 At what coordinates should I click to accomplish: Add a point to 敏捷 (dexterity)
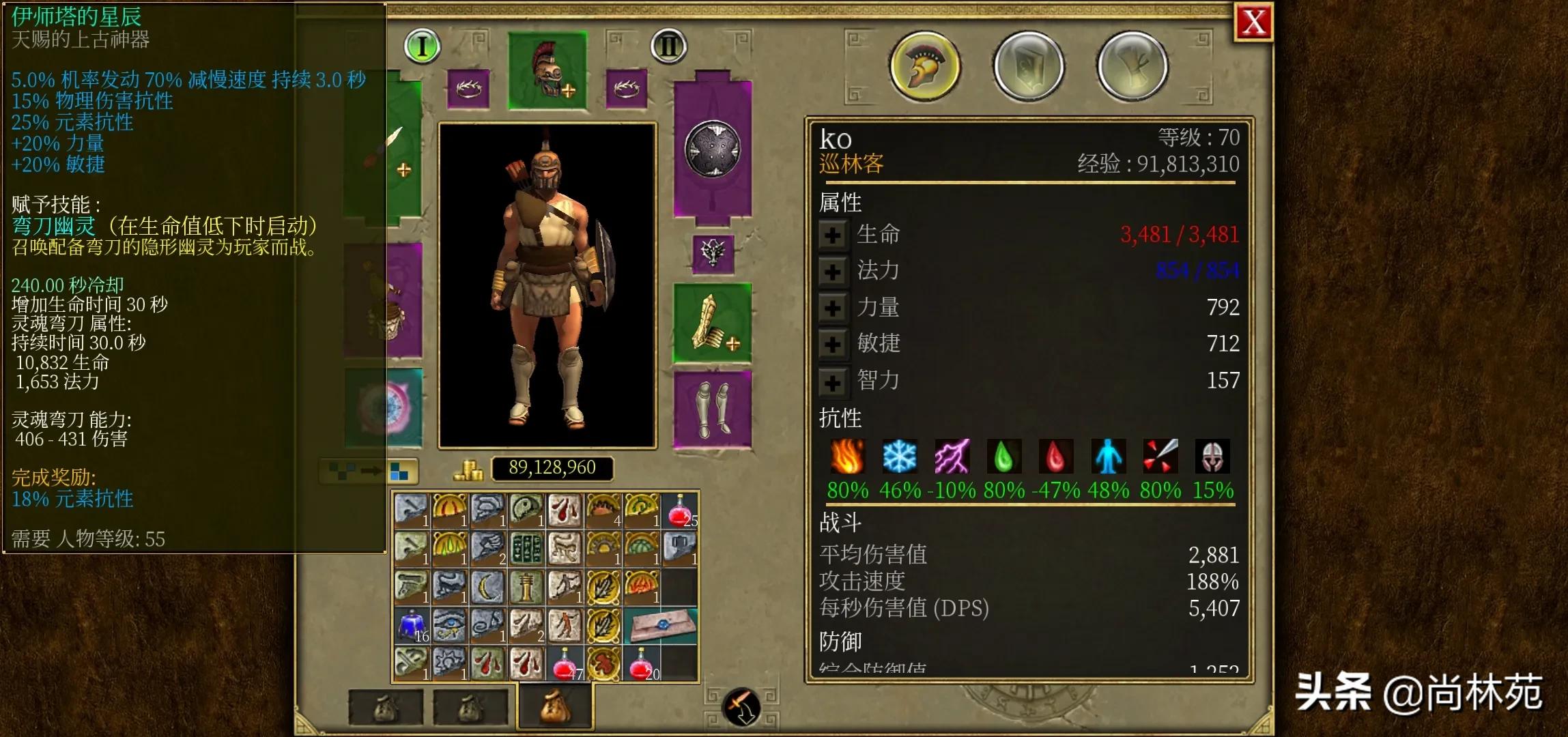[832, 344]
